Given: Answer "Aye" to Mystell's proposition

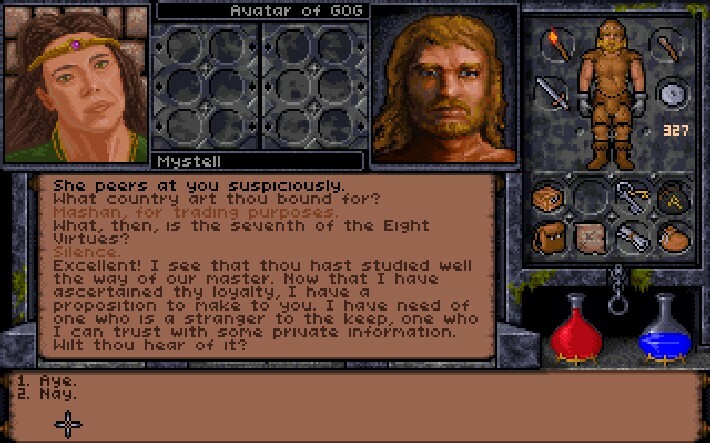Looking at the screenshot, I should [58, 381].
